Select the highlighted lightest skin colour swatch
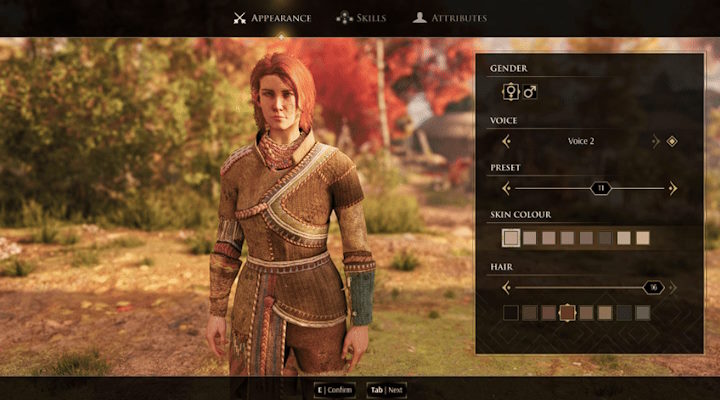Image resolution: width=720 pixels, height=400 pixels. tap(511, 238)
